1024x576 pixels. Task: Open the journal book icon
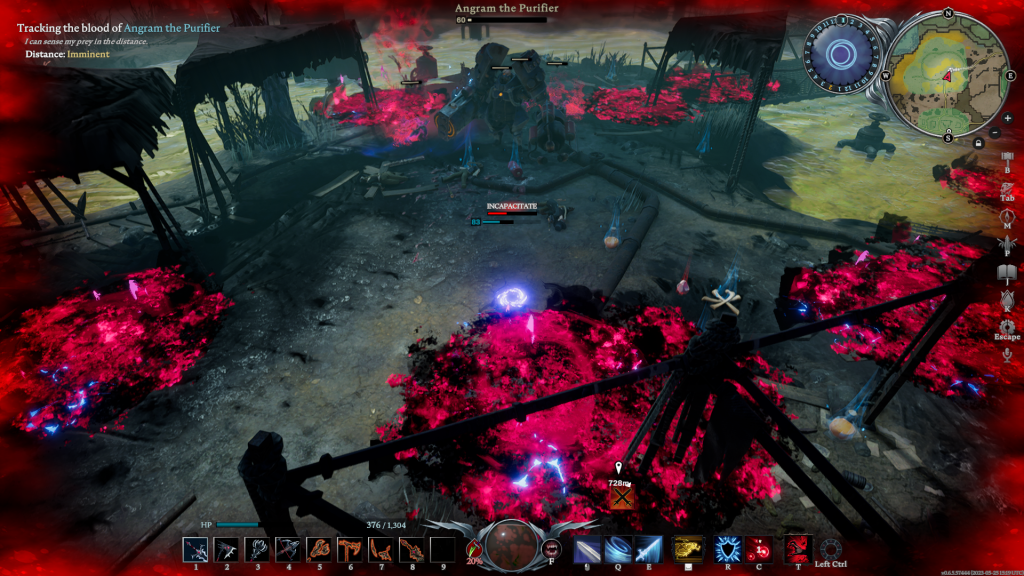[1007, 273]
